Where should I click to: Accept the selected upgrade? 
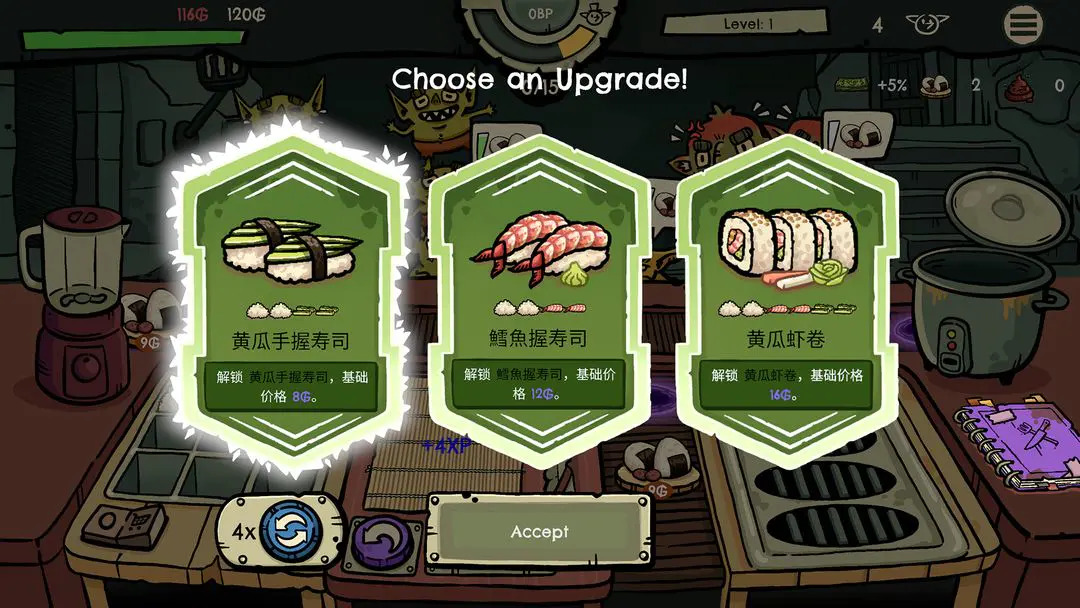(539, 532)
